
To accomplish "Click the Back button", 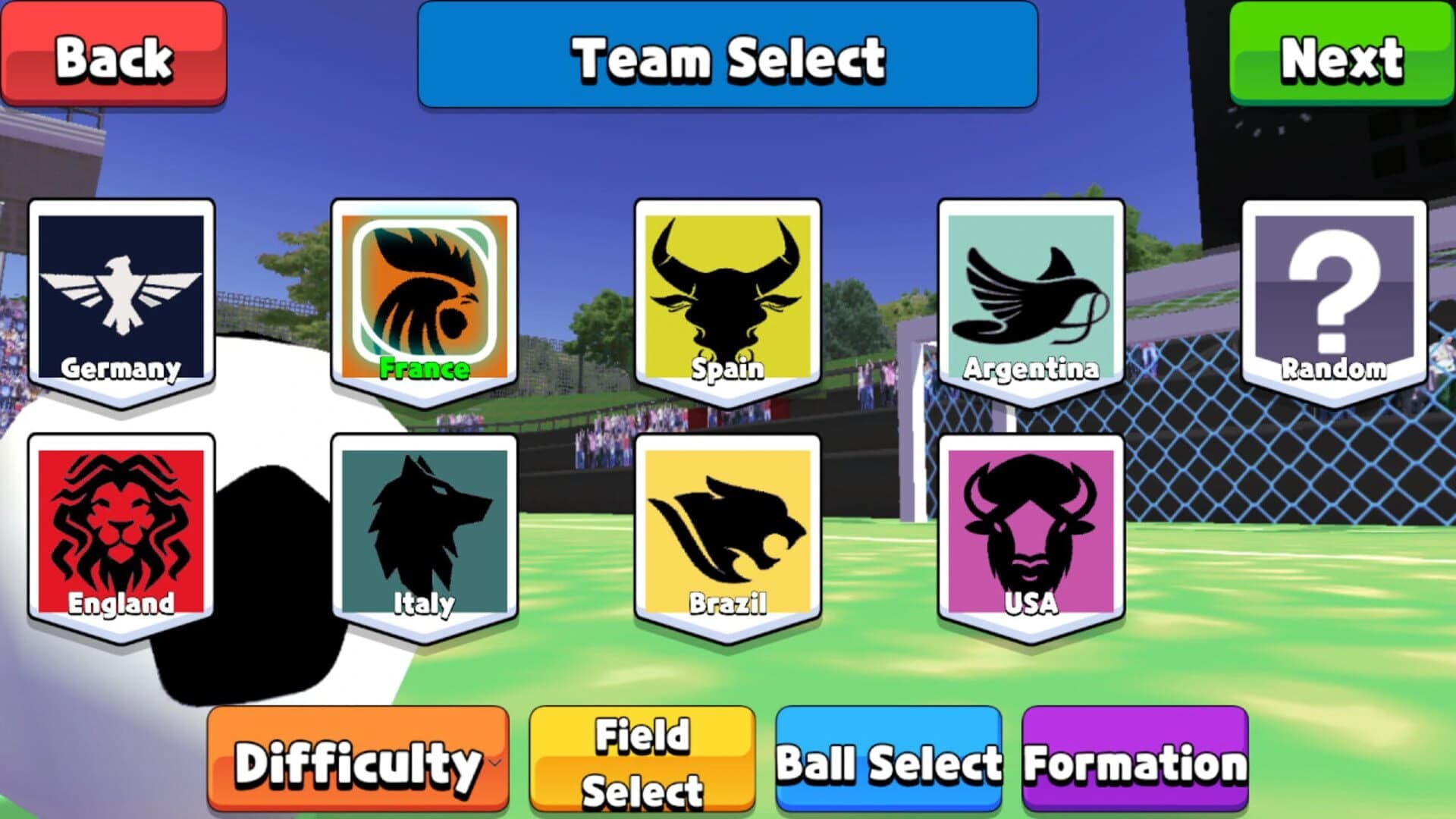I will point(114,55).
